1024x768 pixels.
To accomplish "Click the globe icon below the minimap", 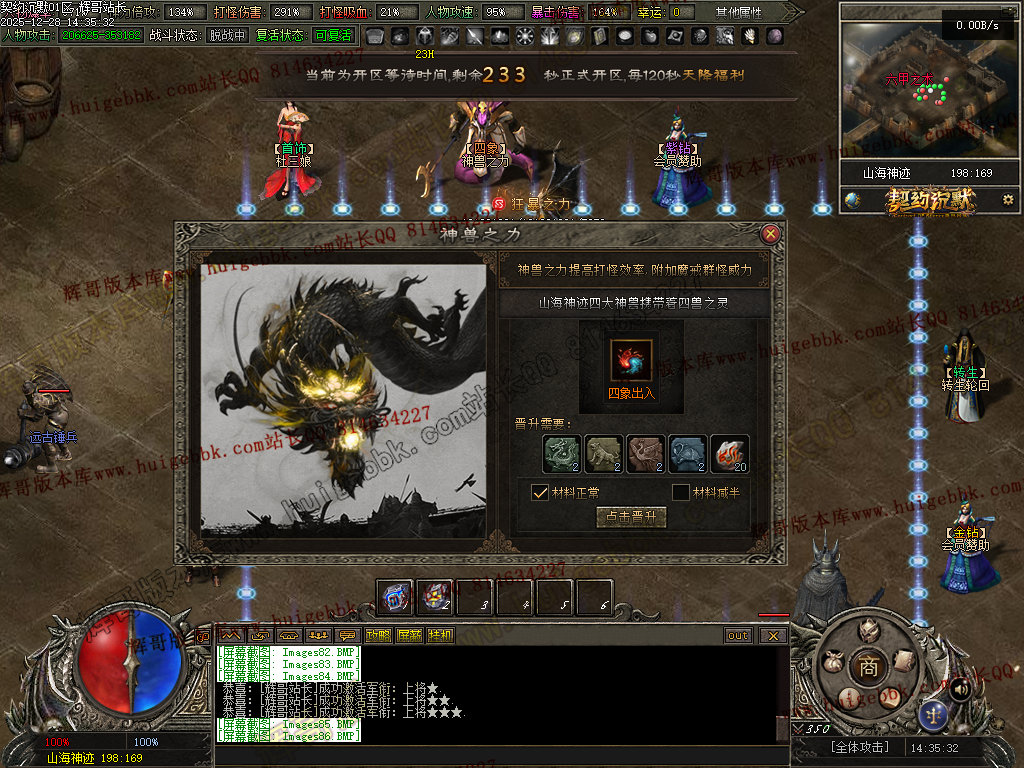I will pos(852,200).
